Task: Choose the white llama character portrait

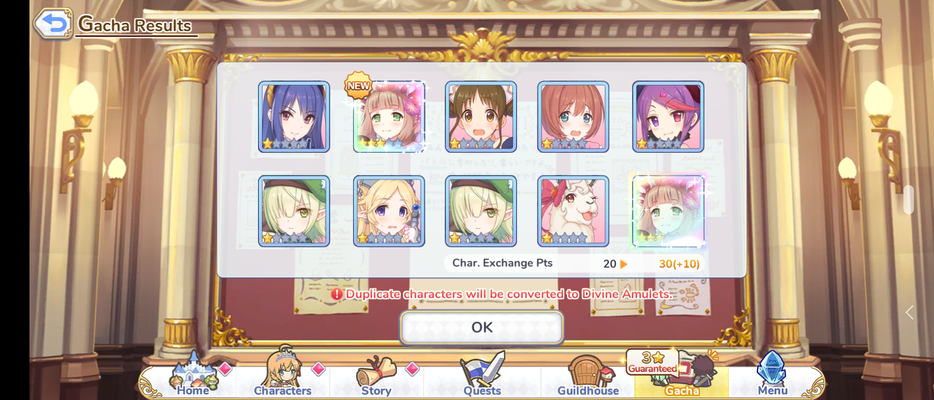Action: [573, 211]
